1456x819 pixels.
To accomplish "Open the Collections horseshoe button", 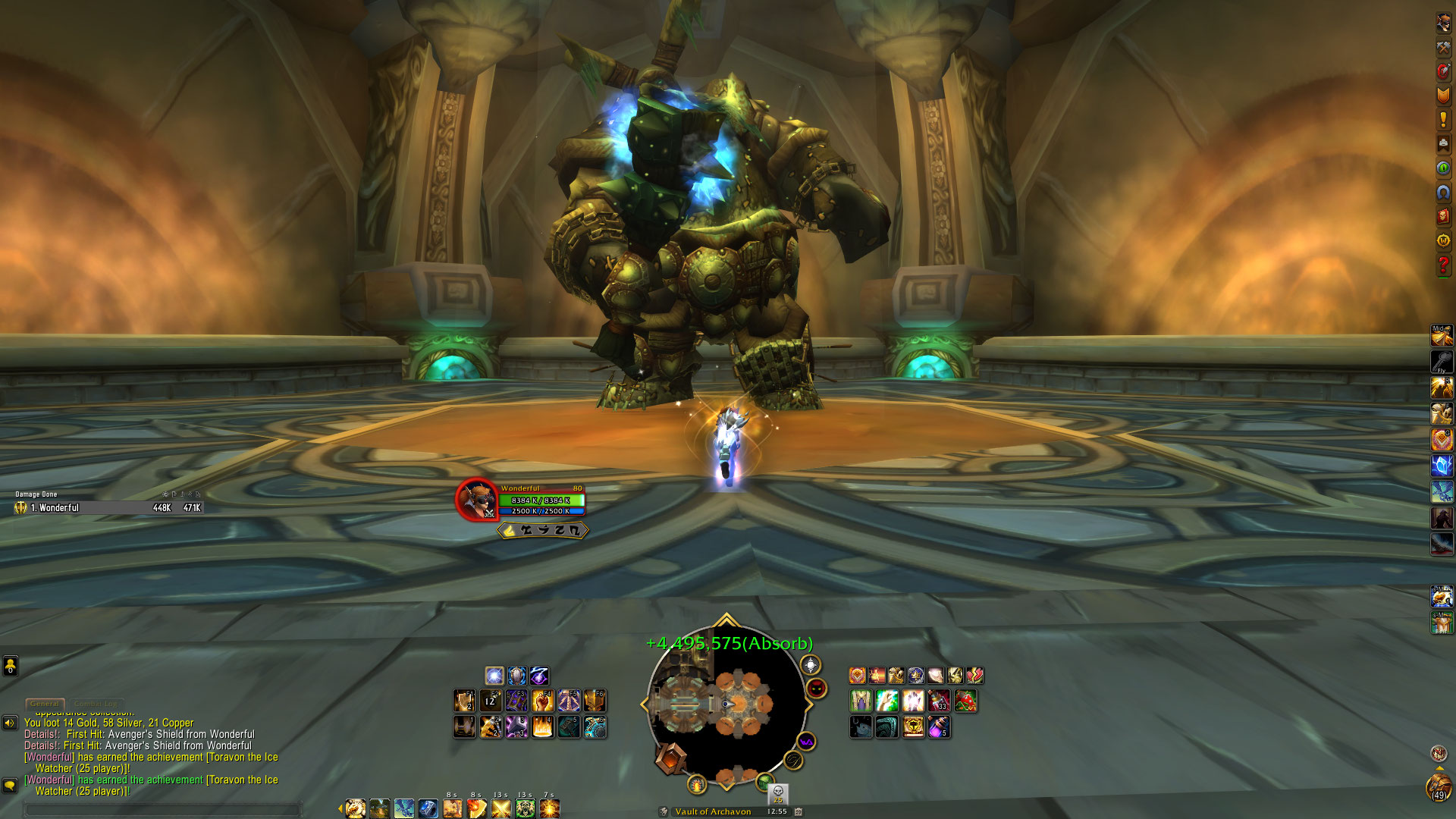I will point(1443,193).
